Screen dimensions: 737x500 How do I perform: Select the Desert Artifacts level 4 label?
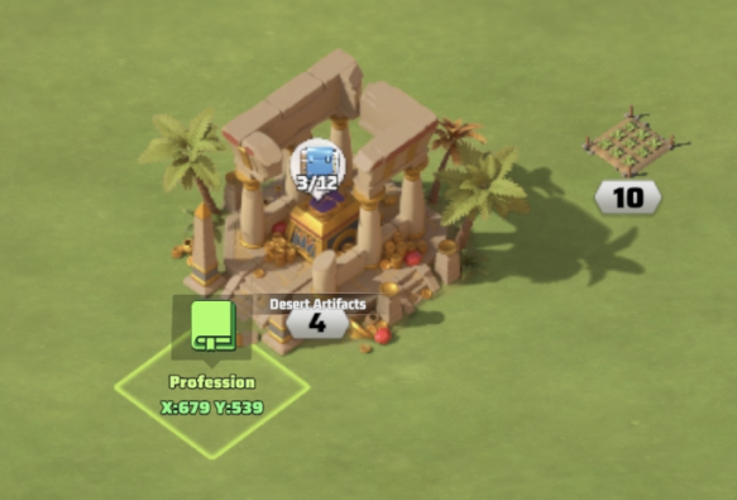317,323
